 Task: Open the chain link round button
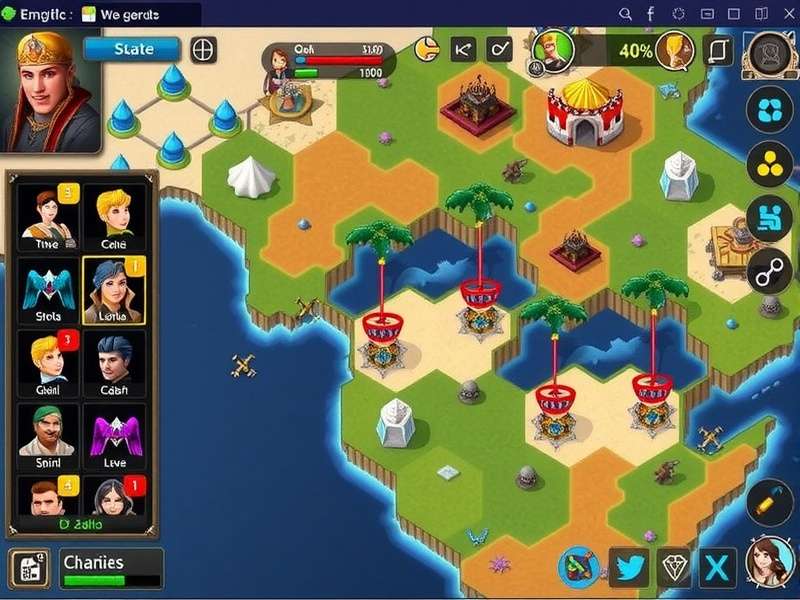[x=770, y=272]
